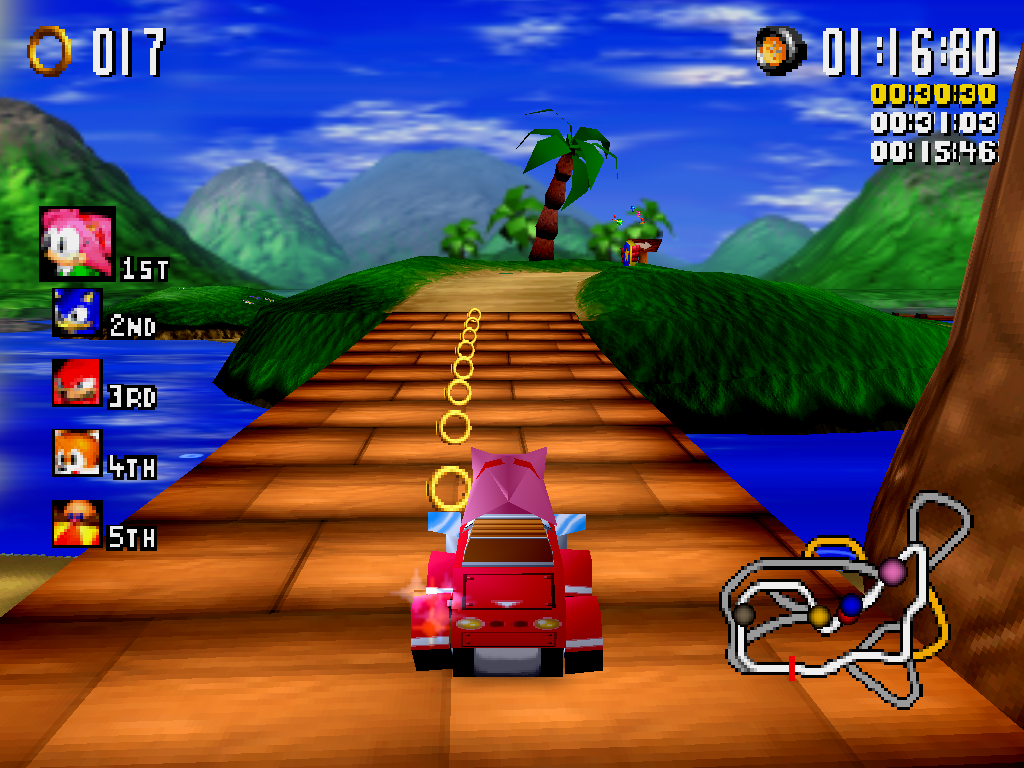The image size is (1024, 768).
Task: Select Amy's 1st place portrait
Action: pyautogui.click(x=77, y=243)
